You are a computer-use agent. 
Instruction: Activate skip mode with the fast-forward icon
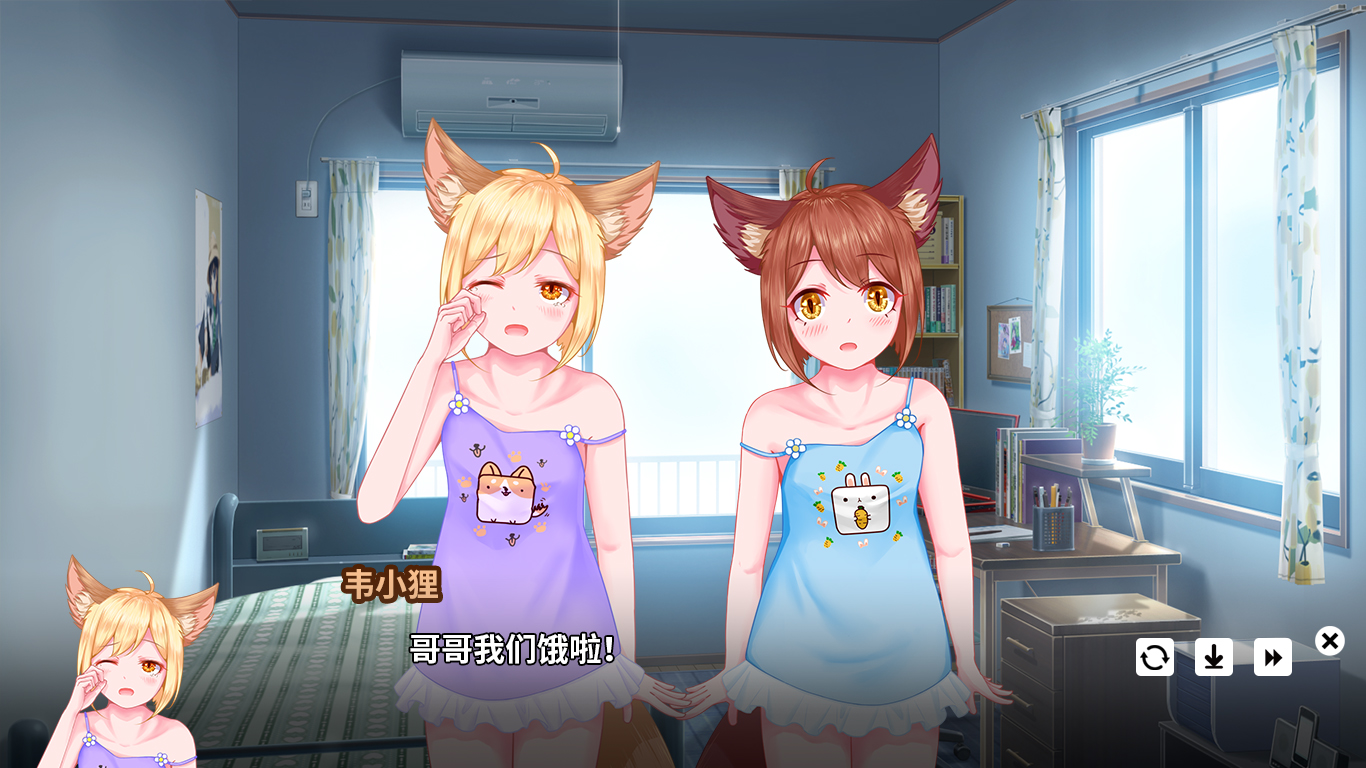[1273, 658]
